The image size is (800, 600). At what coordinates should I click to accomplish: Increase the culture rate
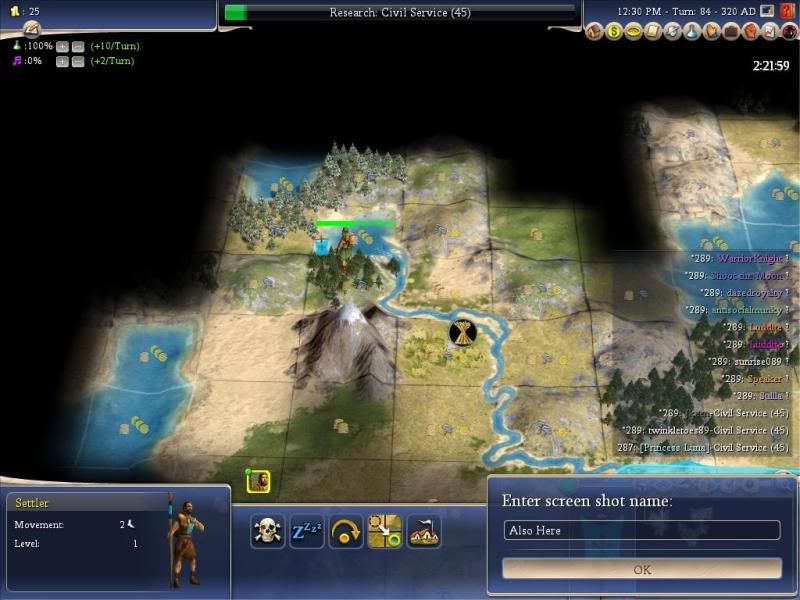[62, 61]
